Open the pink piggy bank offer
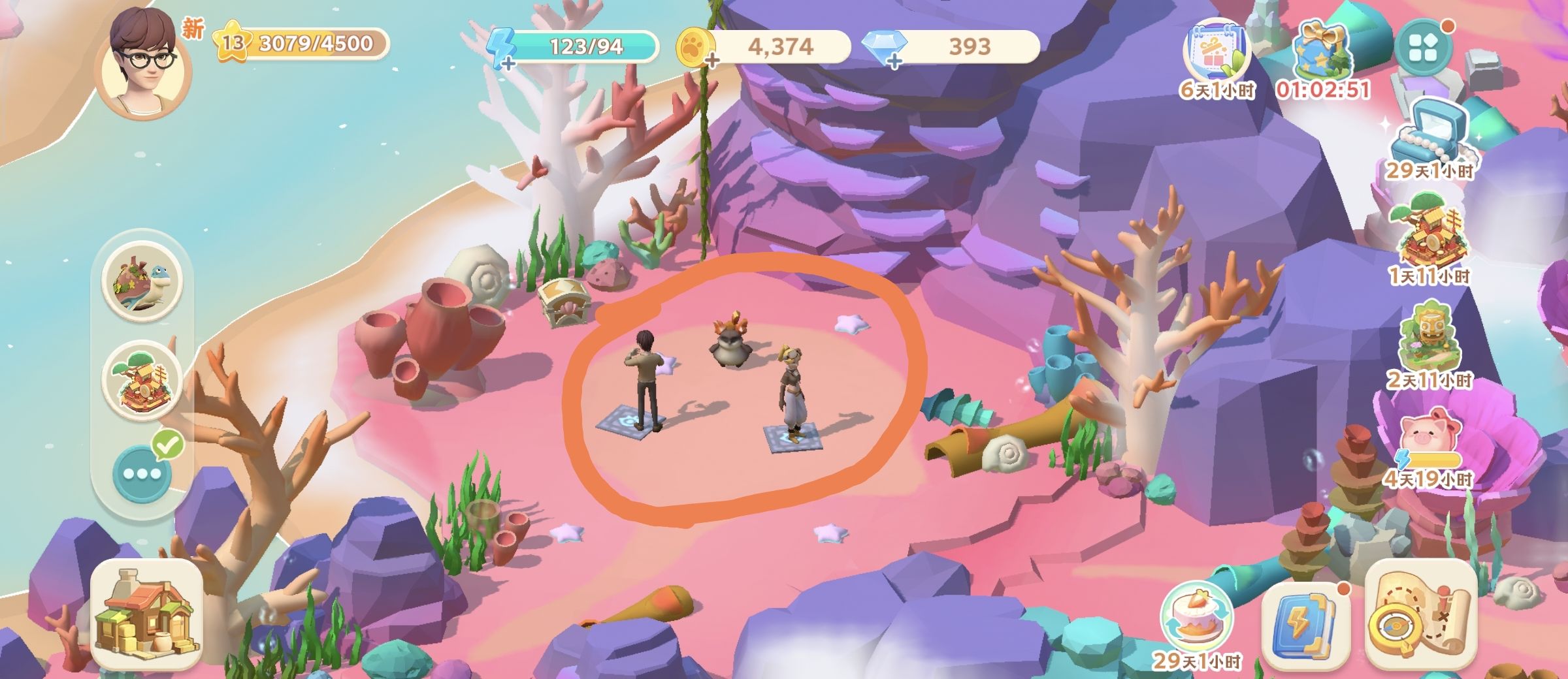The image size is (1568, 679). coord(1429,437)
